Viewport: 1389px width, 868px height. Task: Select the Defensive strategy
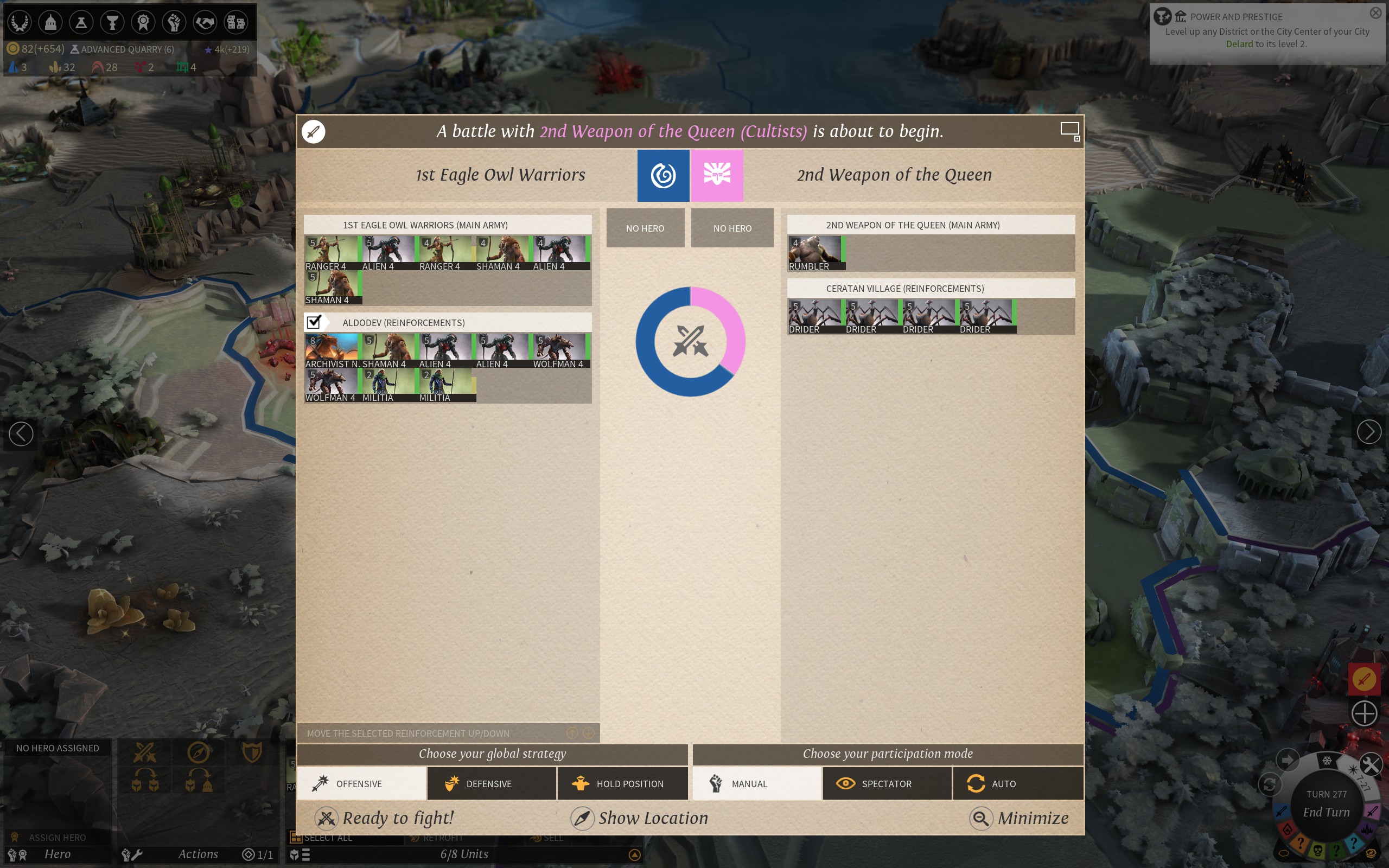492,783
